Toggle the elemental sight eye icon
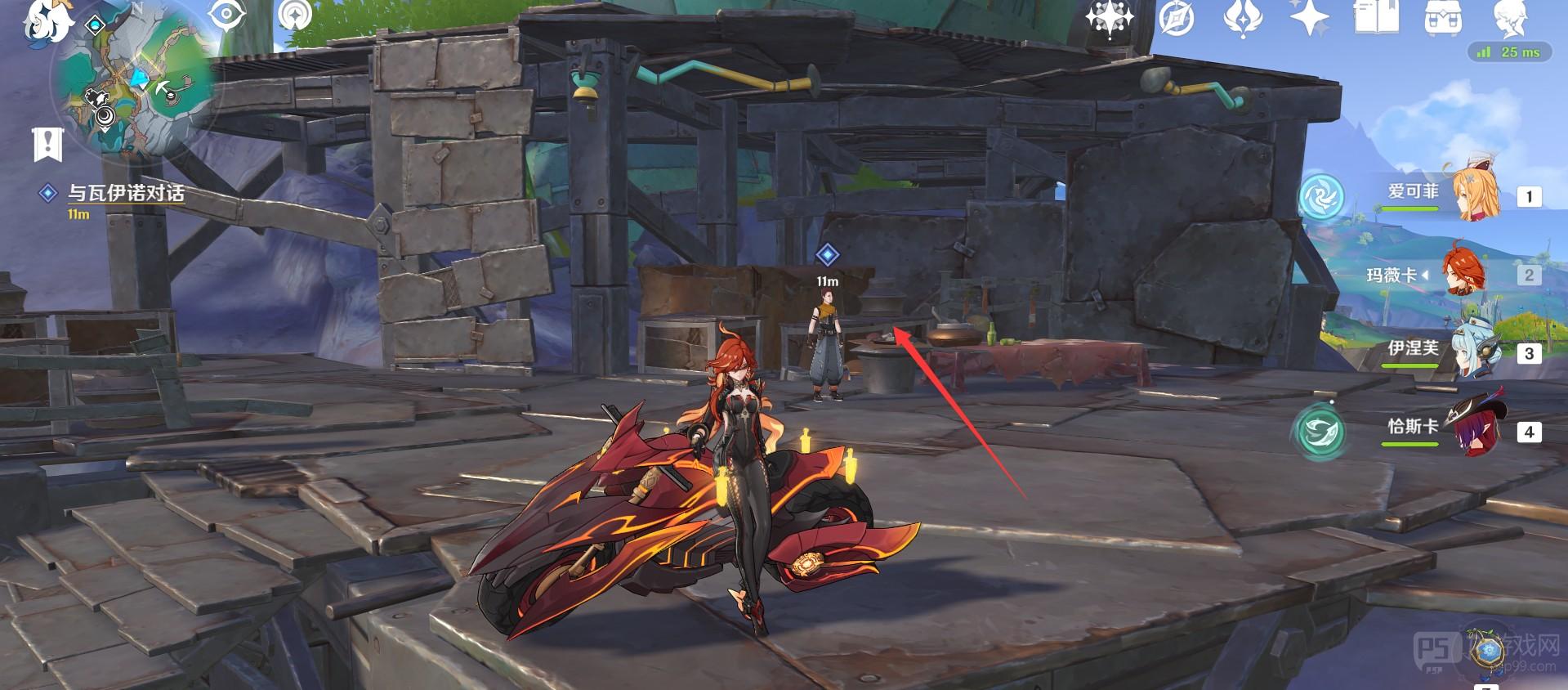Screen dimensions: 1568x690 click(x=226, y=15)
